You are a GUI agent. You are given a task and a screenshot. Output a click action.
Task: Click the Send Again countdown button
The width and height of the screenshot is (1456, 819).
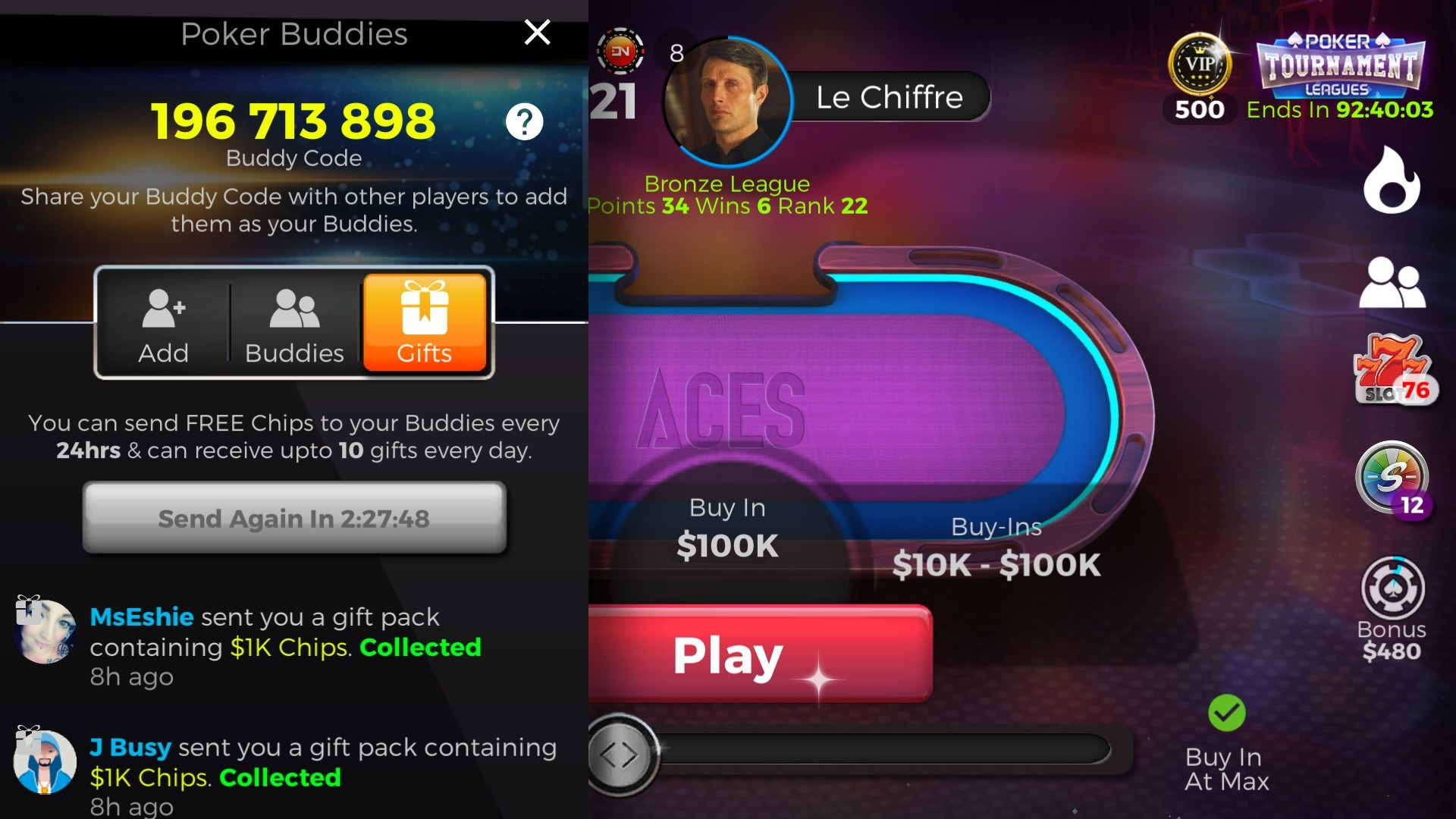(x=293, y=519)
